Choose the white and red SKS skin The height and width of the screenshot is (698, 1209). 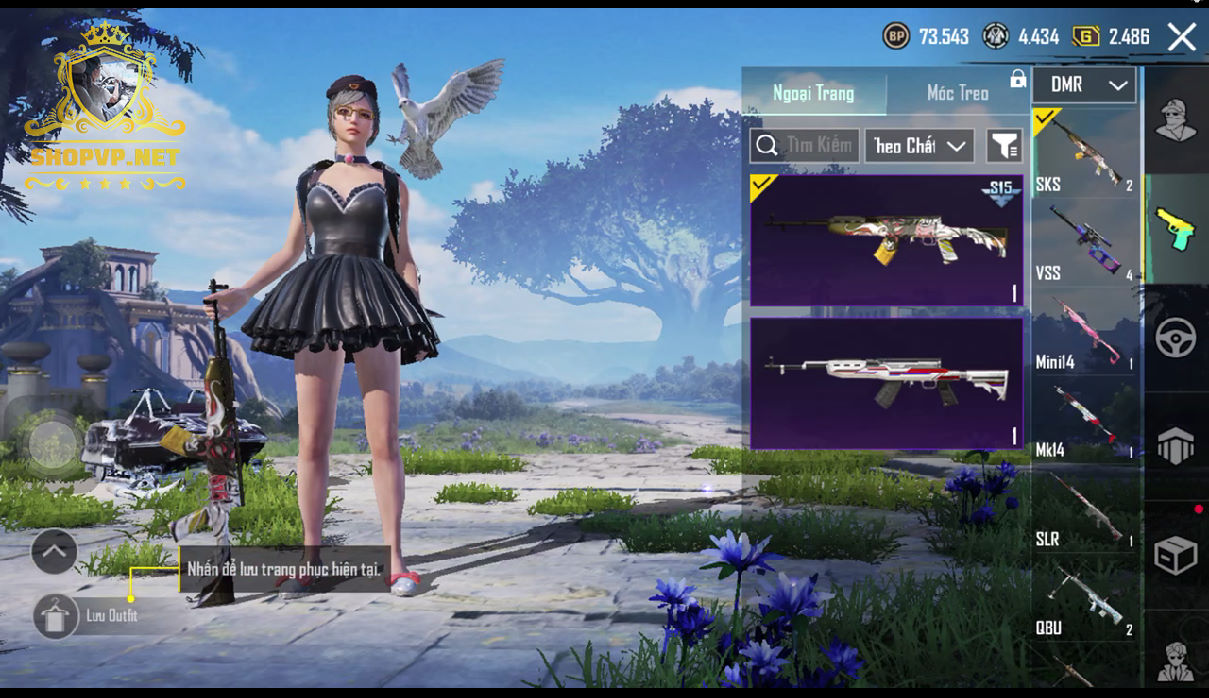pyautogui.click(x=886, y=383)
